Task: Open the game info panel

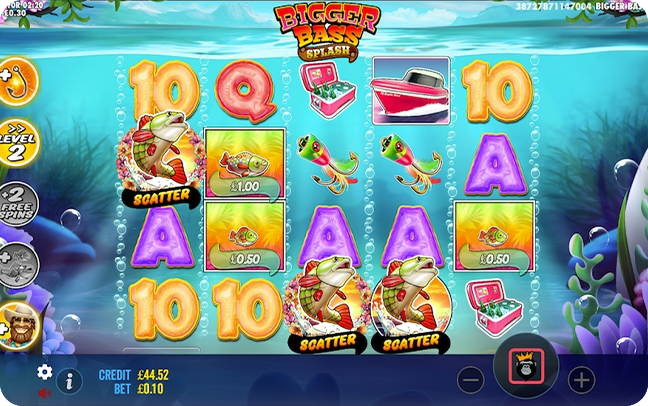Action: click(x=69, y=380)
